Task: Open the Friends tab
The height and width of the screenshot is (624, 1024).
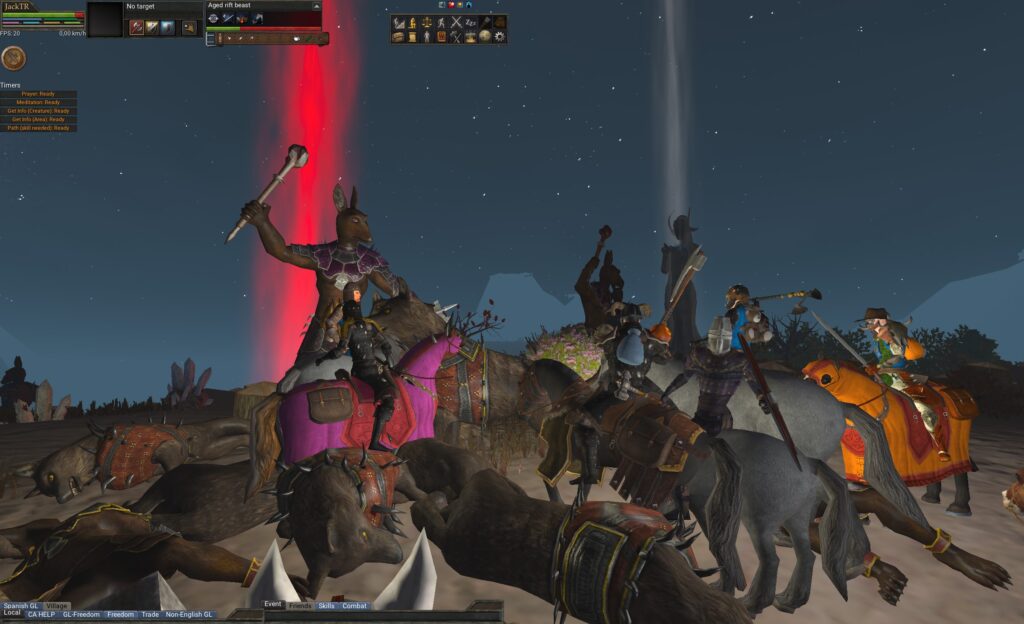Action: 299,606
